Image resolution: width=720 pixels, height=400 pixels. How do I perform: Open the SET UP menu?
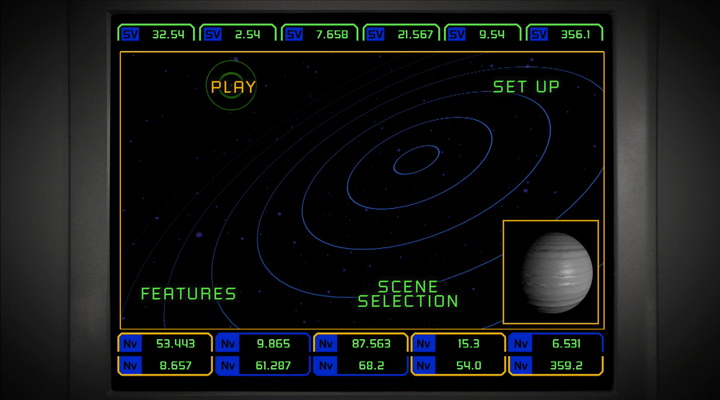point(526,87)
